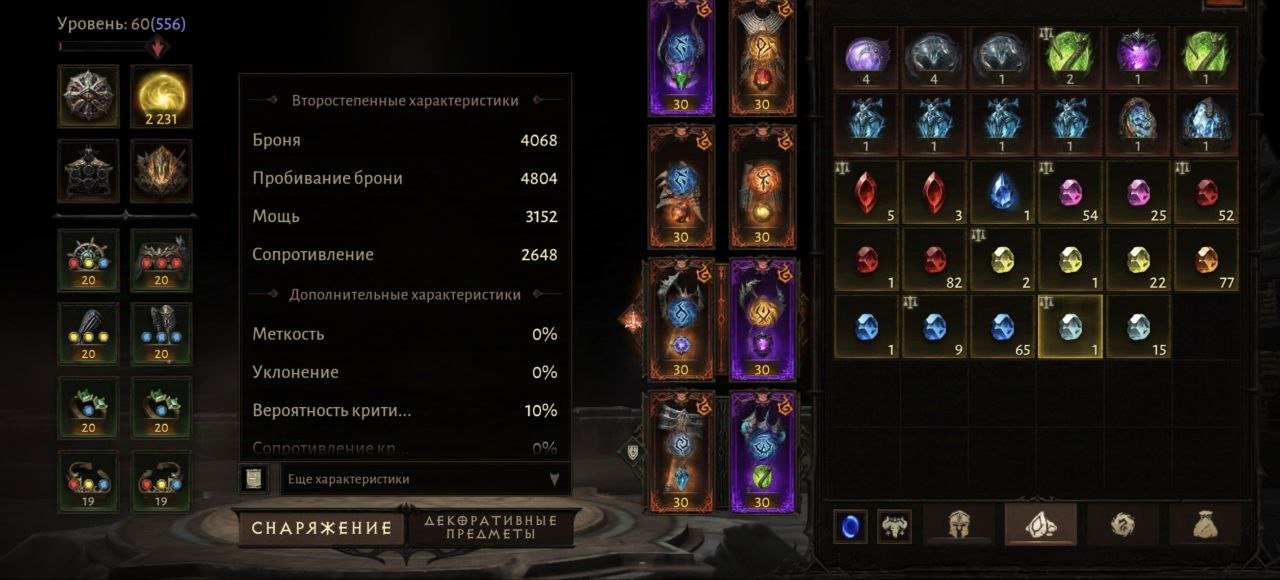1280x580 pixels.
Task: Switch to the Снаряжение tab
Action: (x=320, y=528)
